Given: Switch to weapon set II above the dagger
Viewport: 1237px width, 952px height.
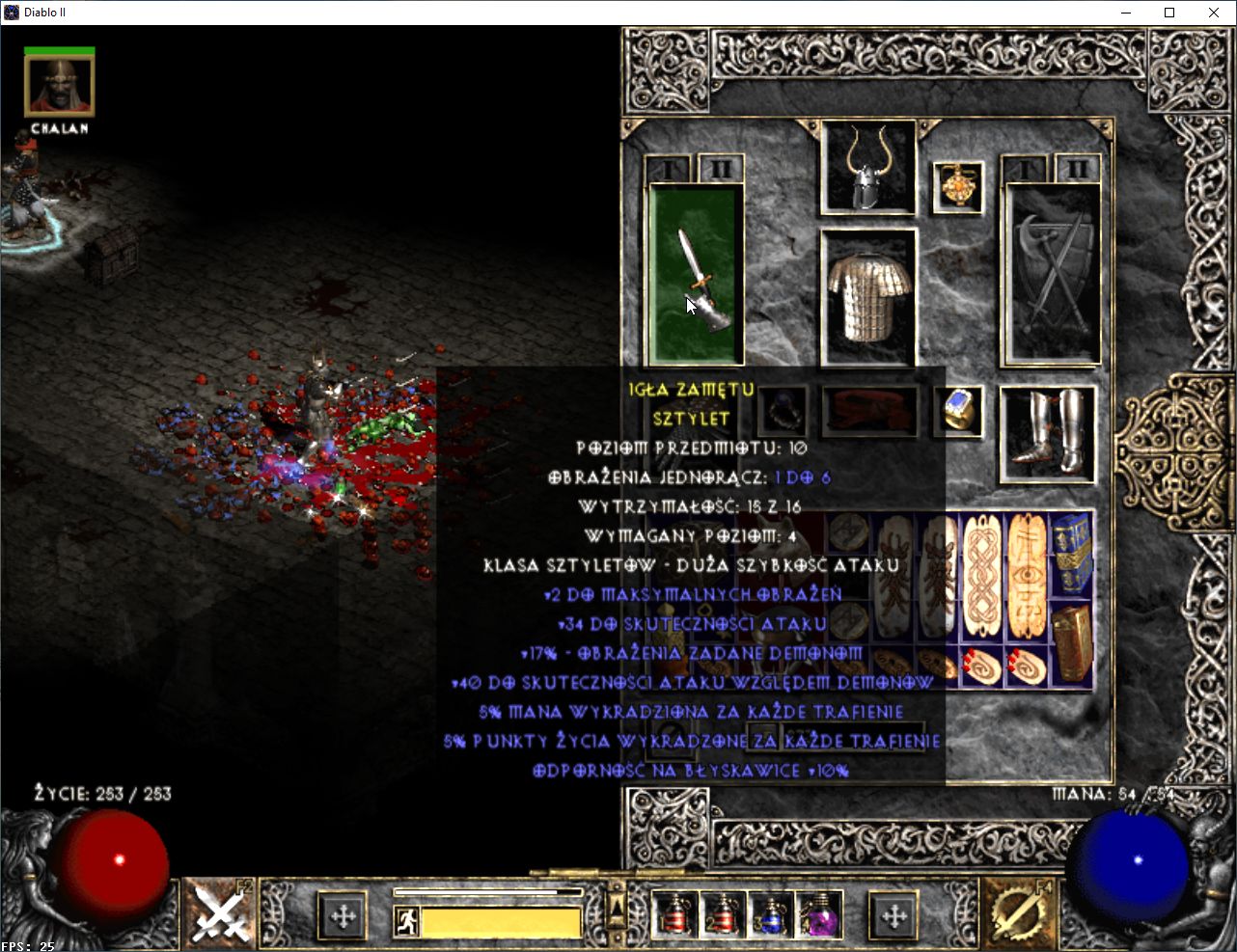Looking at the screenshot, I should click(720, 170).
